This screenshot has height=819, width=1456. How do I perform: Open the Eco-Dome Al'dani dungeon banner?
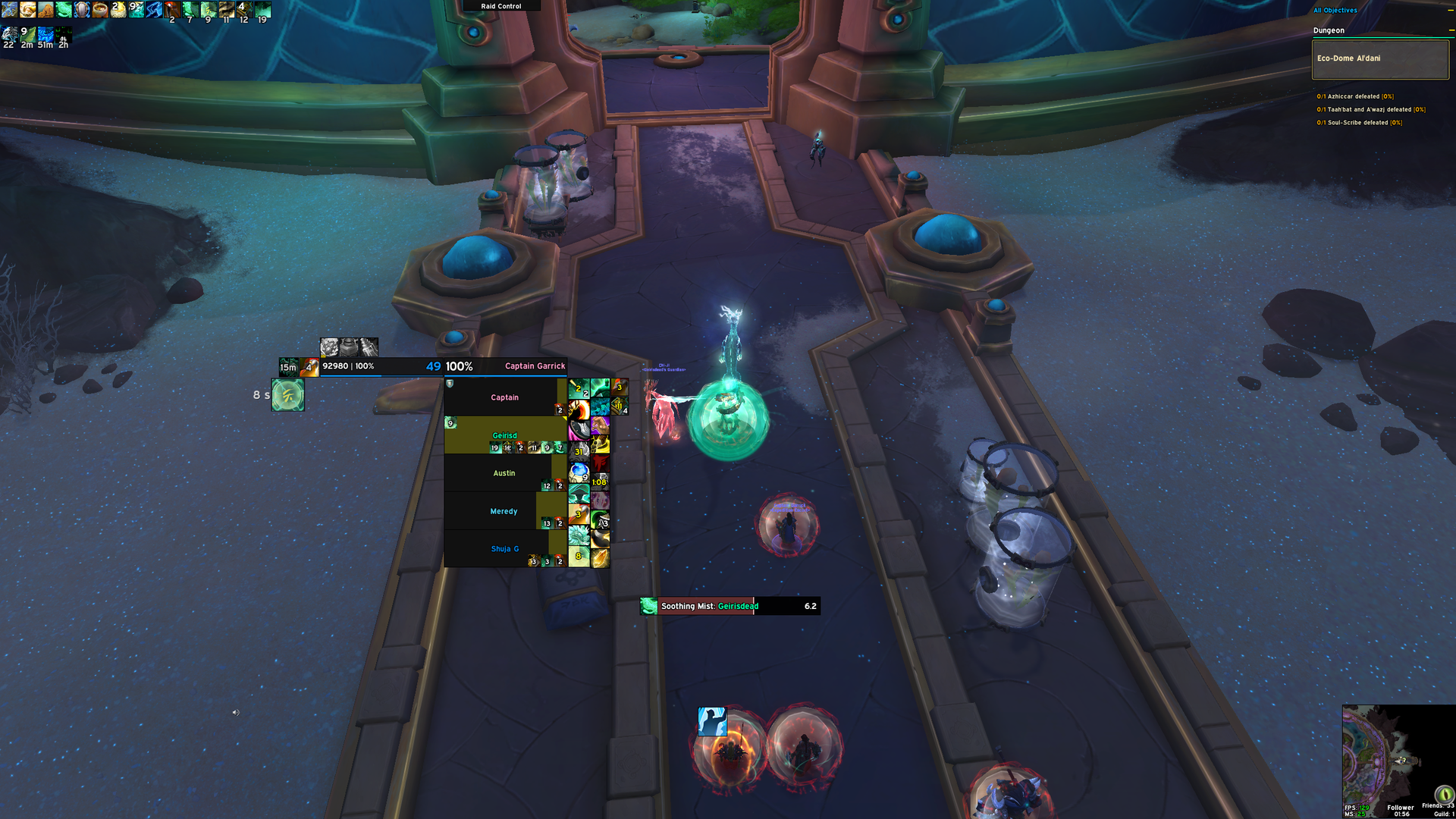(x=1380, y=59)
